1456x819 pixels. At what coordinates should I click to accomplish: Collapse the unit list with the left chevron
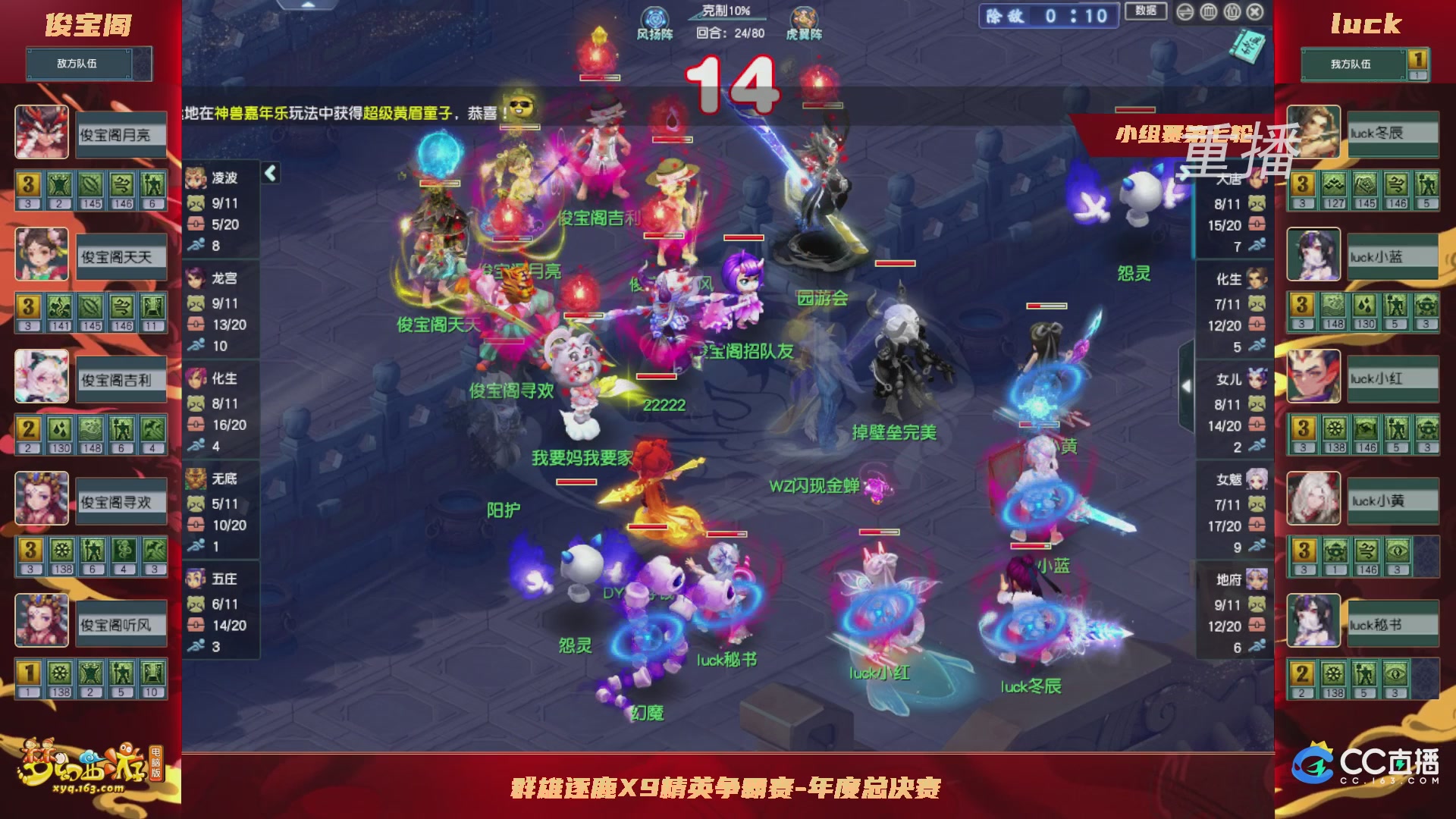click(270, 173)
